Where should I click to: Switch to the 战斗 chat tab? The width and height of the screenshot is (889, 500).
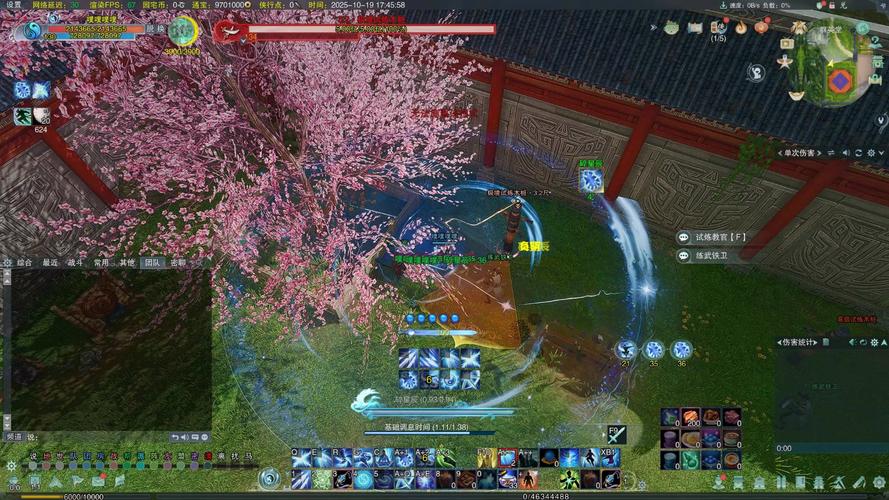click(75, 263)
